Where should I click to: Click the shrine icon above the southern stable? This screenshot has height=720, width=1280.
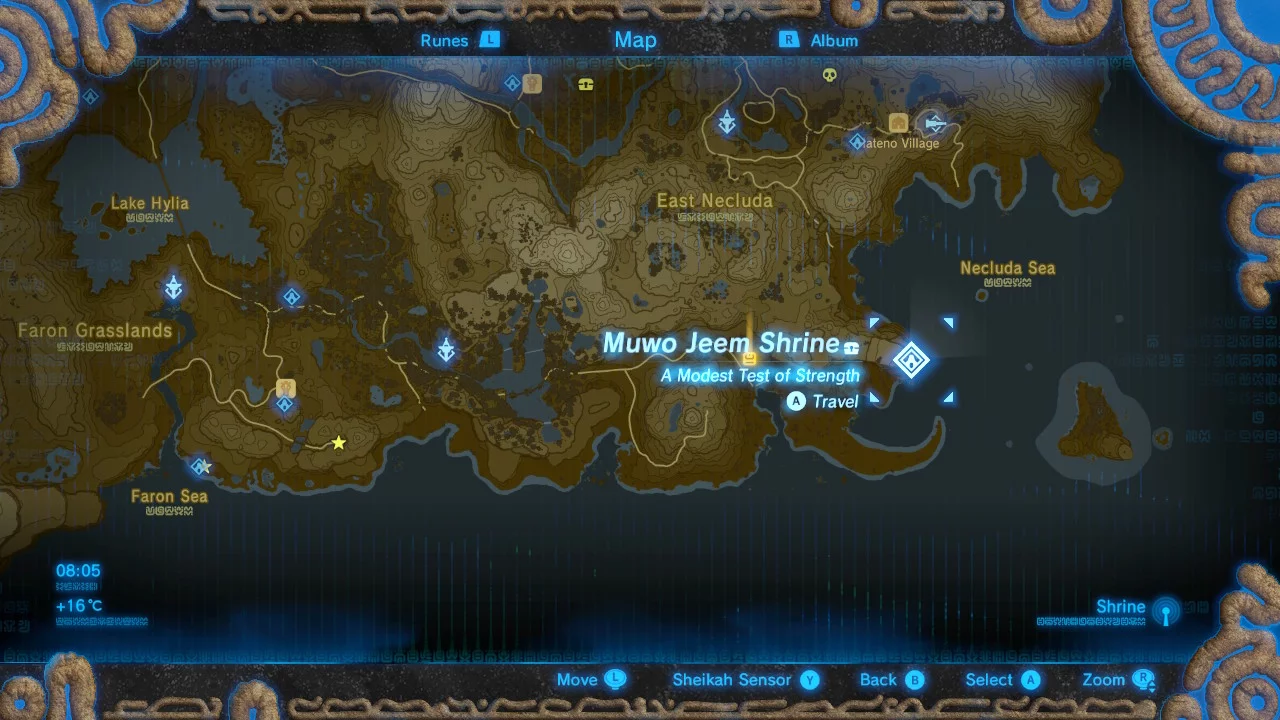pos(285,404)
